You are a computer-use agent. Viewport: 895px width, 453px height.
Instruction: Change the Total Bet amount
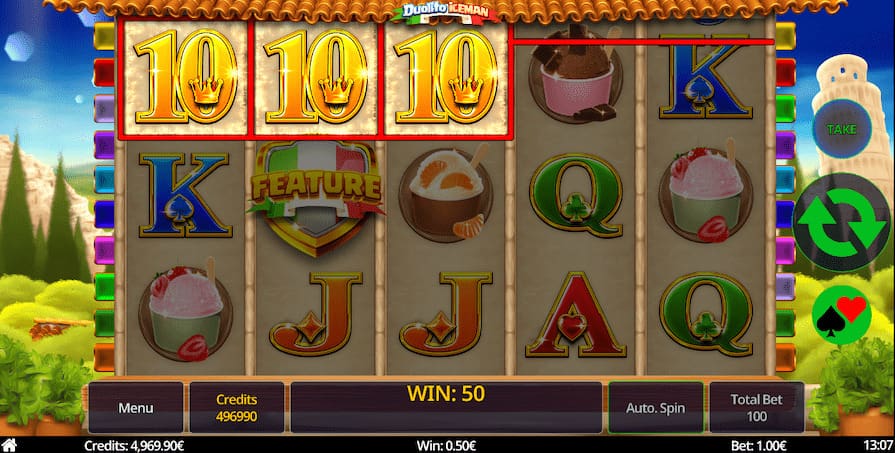(757, 408)
